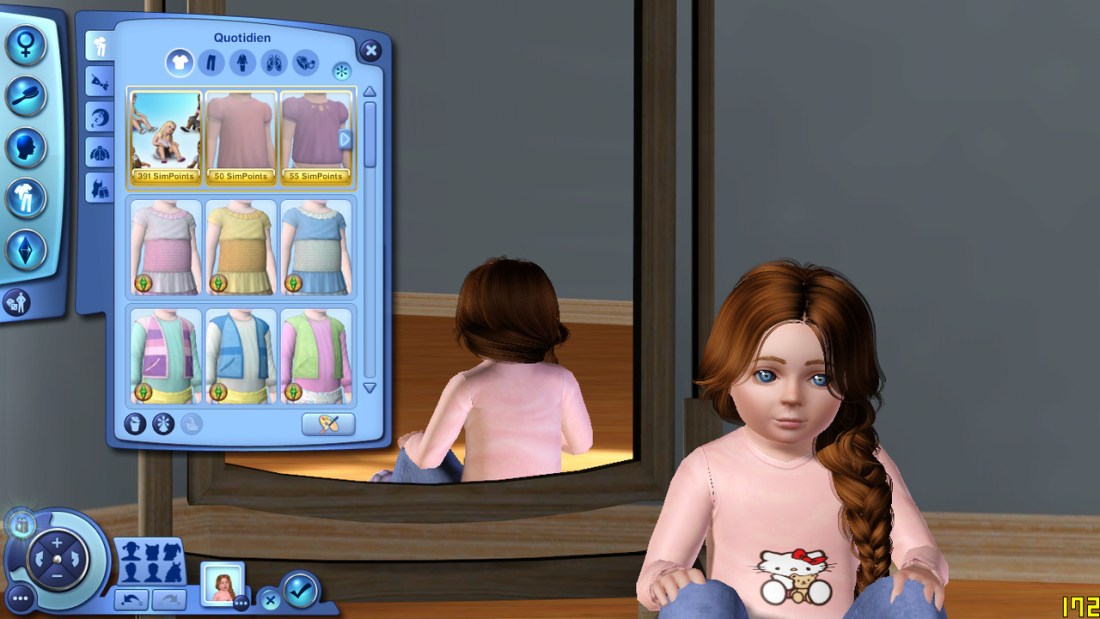The width and height of the screenshot is (1100, 619).
Task: Open the hair brush section
Action: [26, 96]
